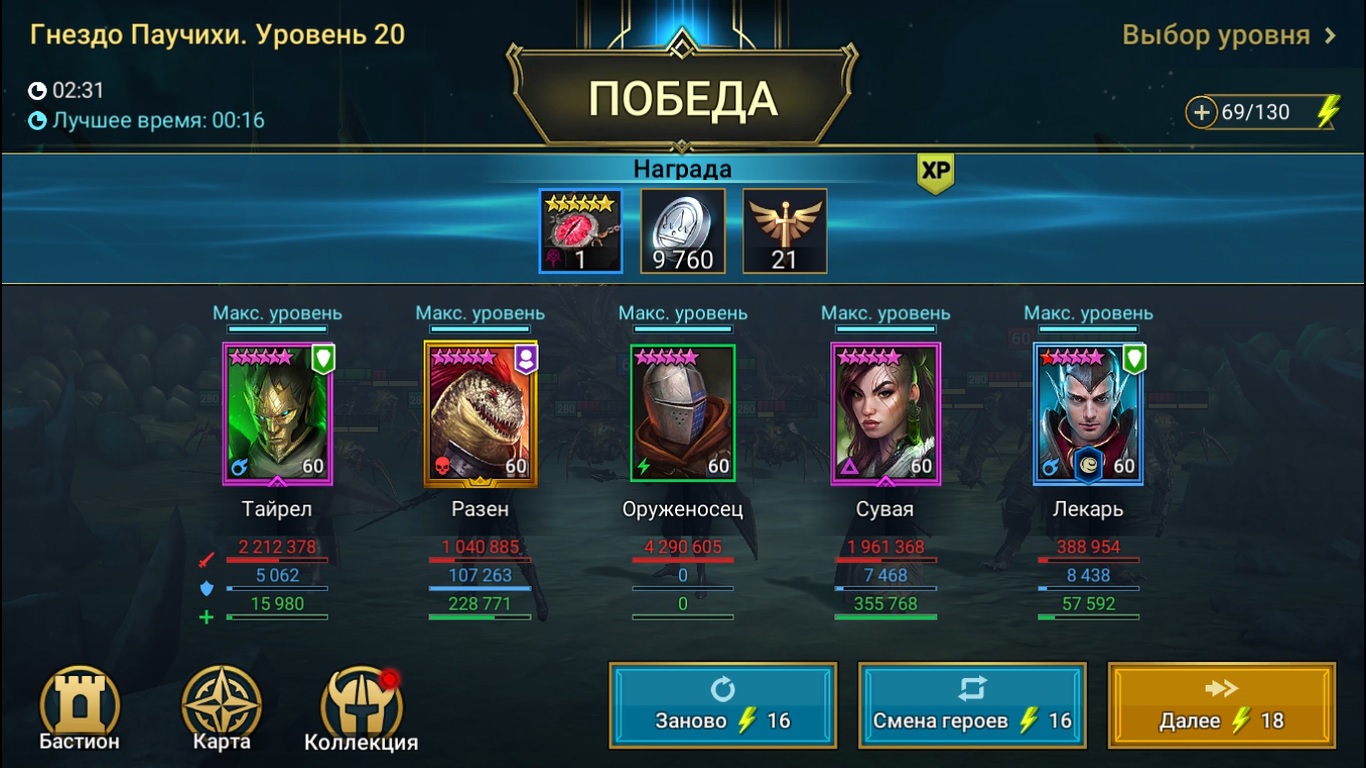
Task: Open the Награда rewards section header
Action: click(683, 168)
